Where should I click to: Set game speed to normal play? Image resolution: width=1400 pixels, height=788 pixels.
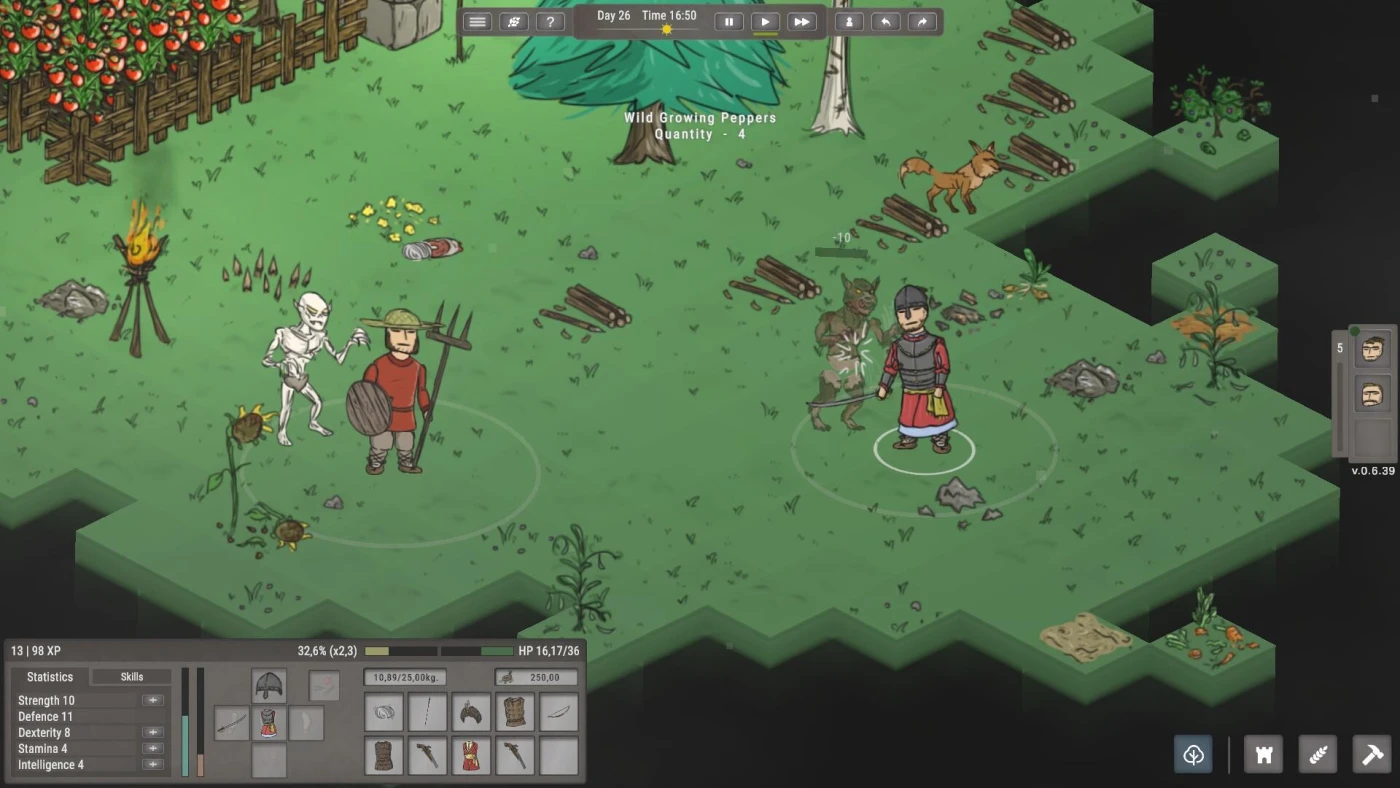point(765,22)
